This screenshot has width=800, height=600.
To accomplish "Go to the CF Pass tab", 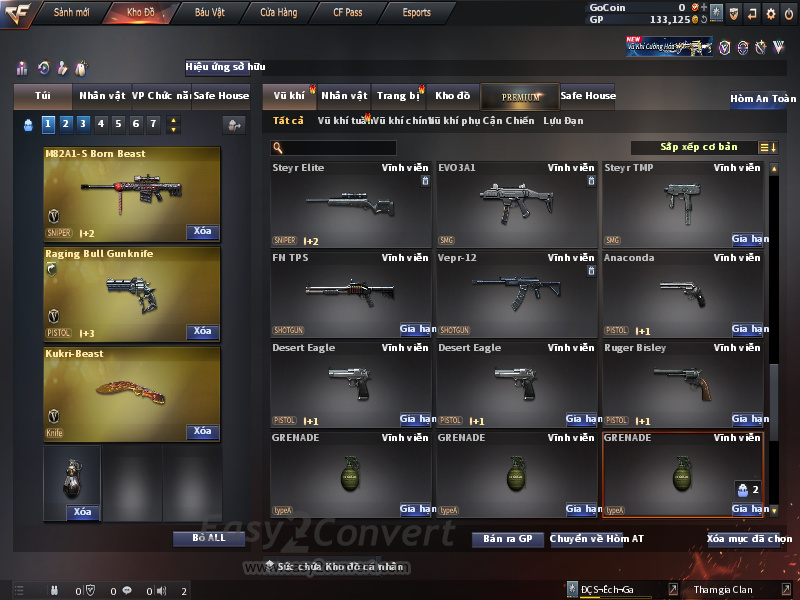I will 350,13.
